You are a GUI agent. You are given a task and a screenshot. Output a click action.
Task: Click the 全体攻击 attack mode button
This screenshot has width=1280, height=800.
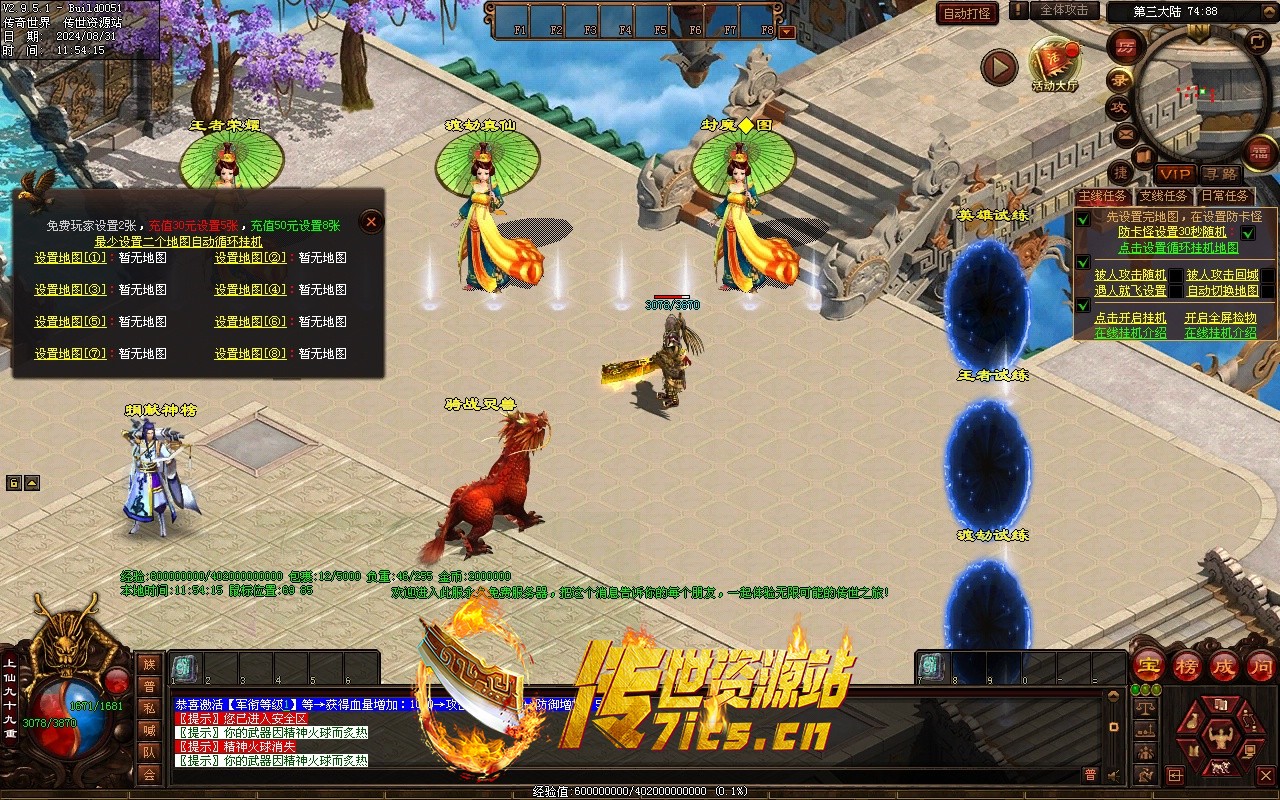1064,10
